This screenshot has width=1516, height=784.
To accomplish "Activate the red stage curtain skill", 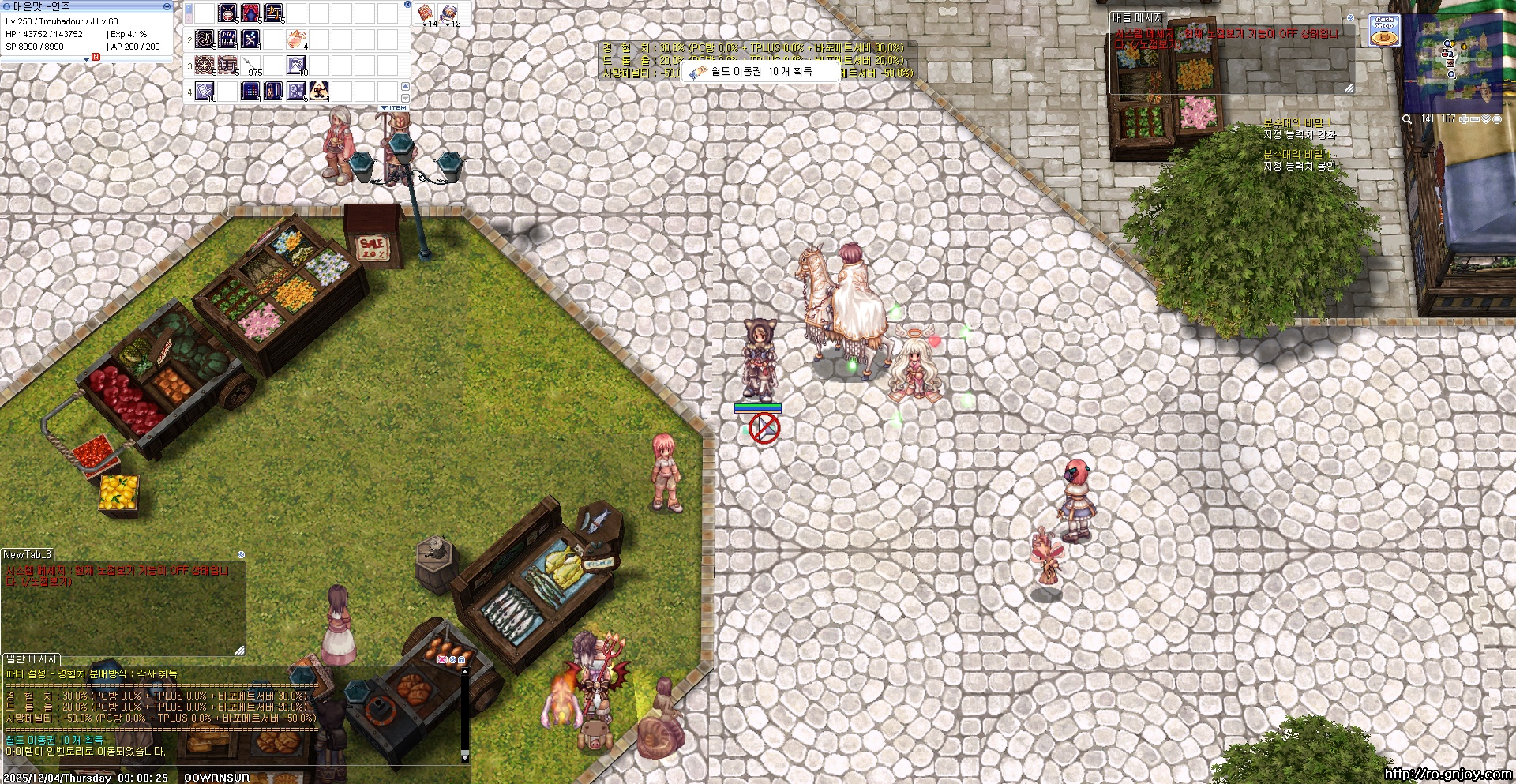I will (250, 13).
